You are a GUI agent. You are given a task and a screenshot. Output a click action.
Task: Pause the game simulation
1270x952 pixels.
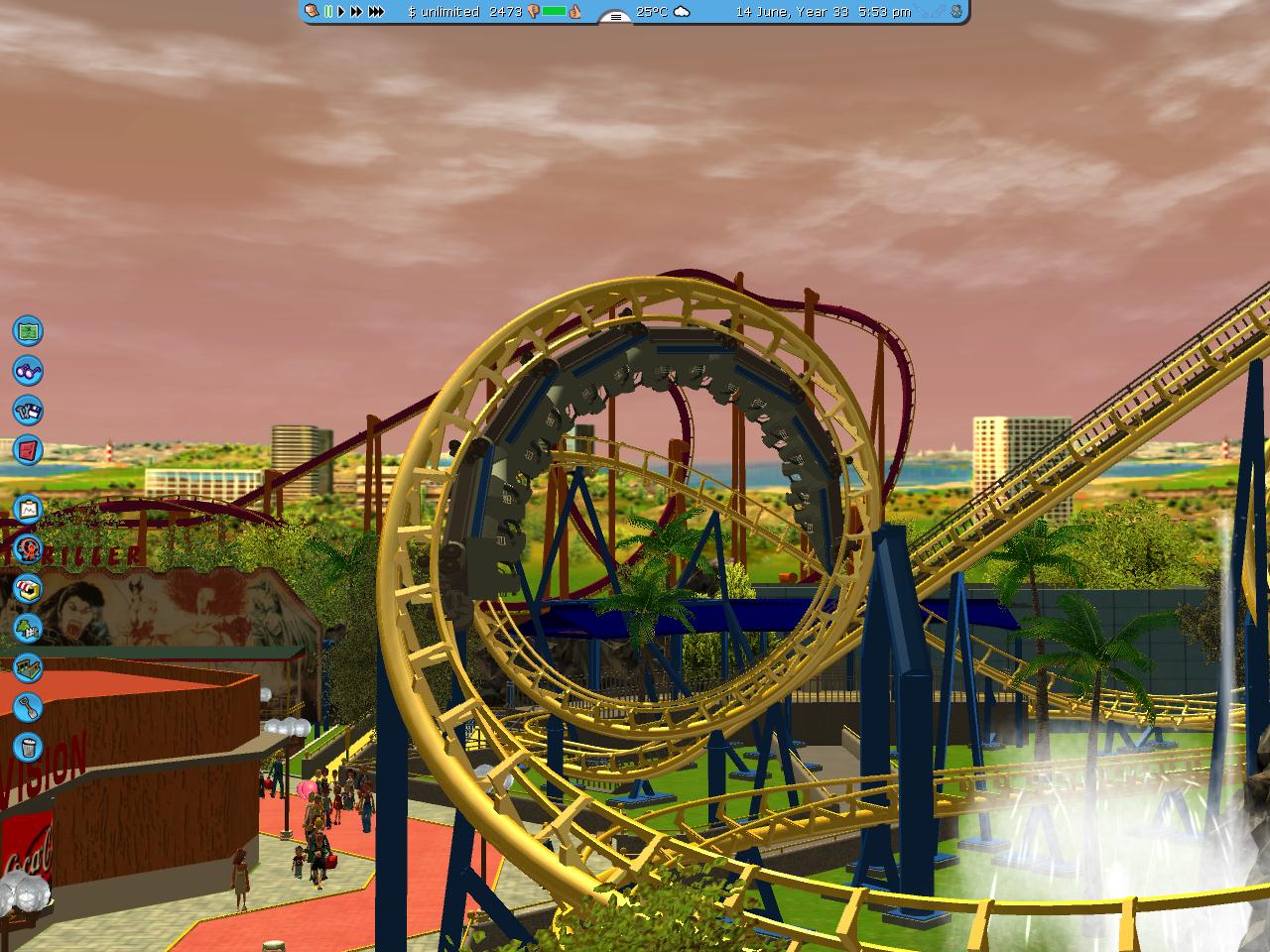pyautogui.click(x=328, y=12)
